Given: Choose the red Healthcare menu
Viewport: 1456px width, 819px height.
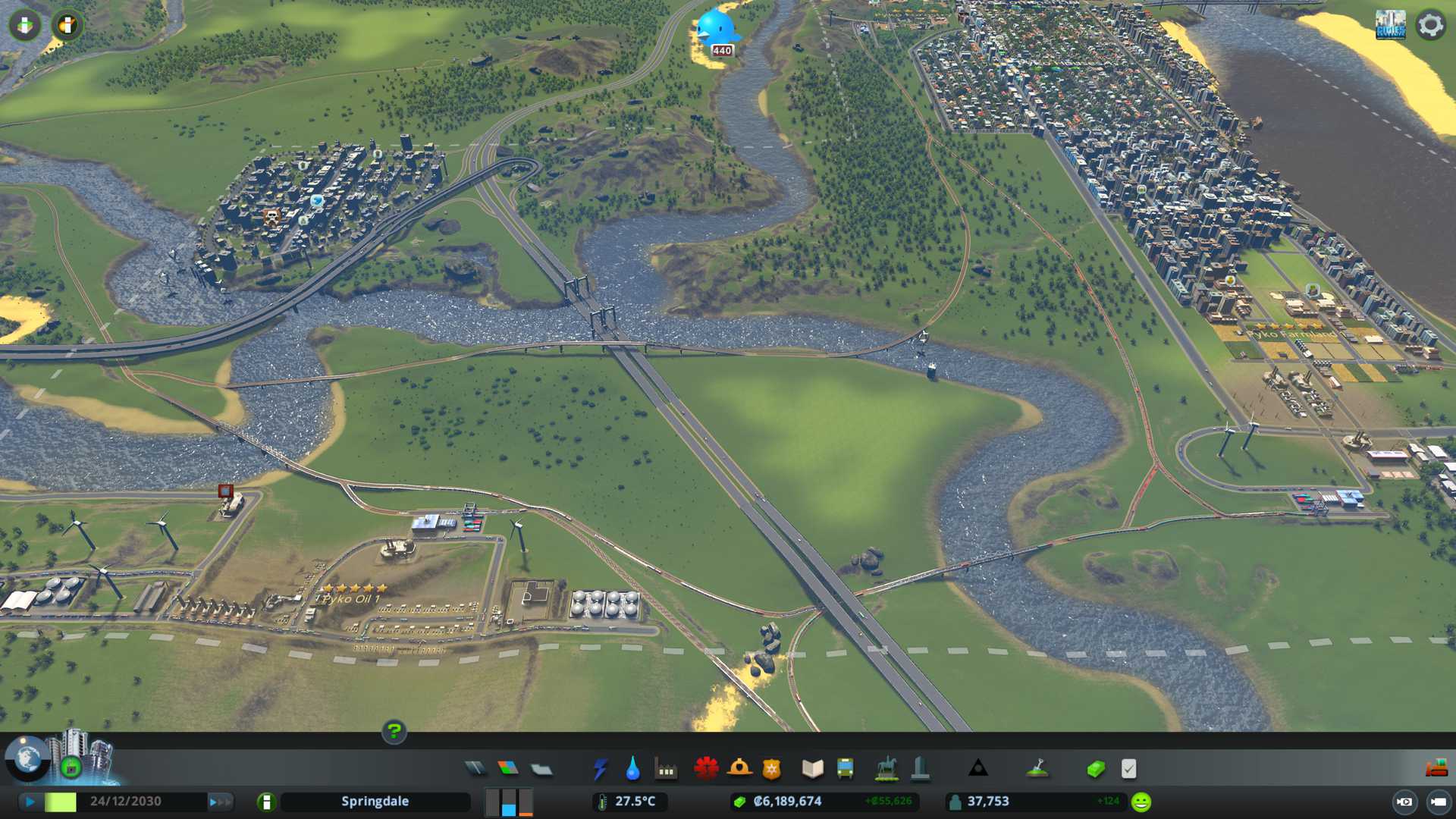Looking at the screenshot, I should (706, 769).
